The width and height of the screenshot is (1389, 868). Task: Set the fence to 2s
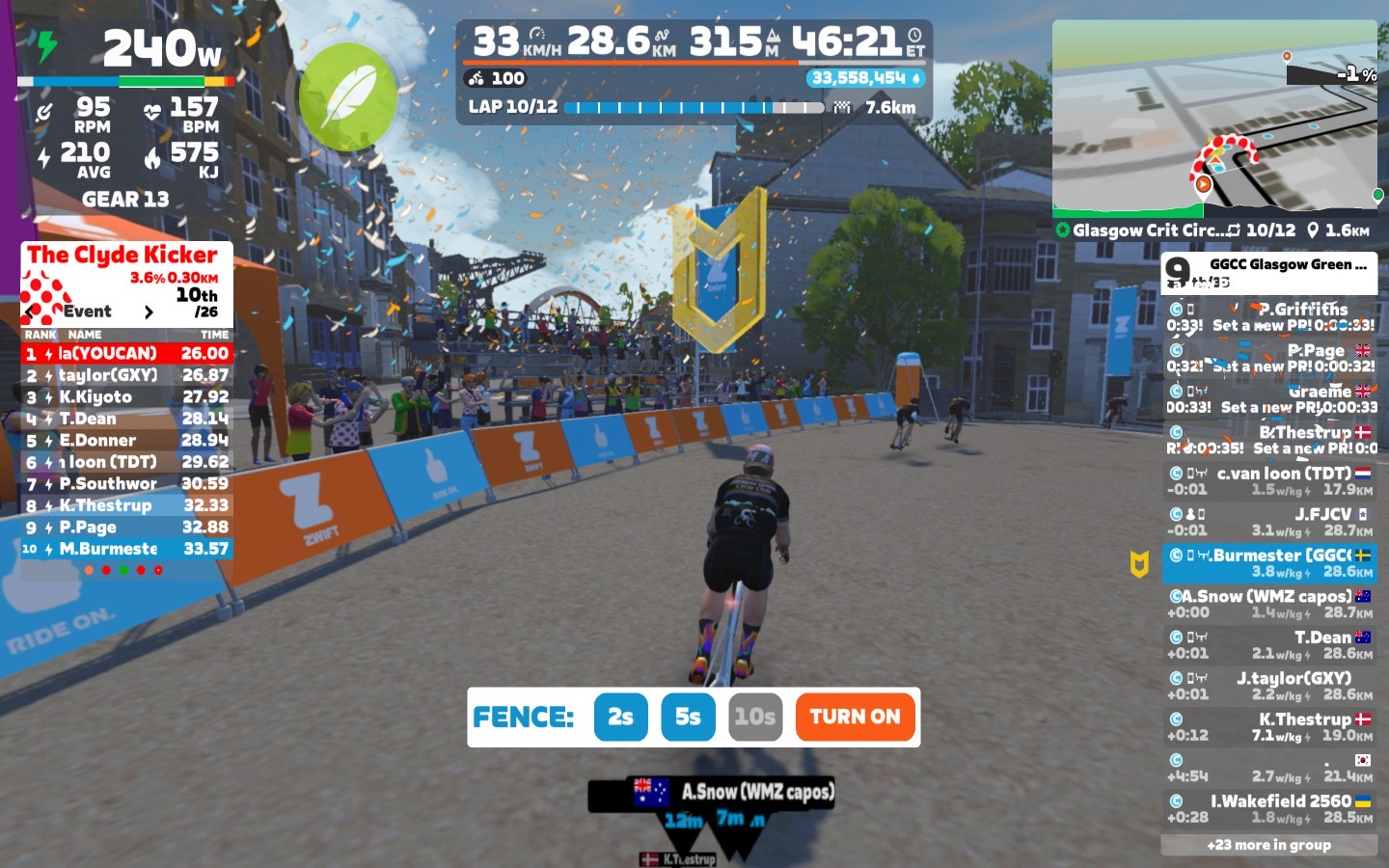point(620,717)
